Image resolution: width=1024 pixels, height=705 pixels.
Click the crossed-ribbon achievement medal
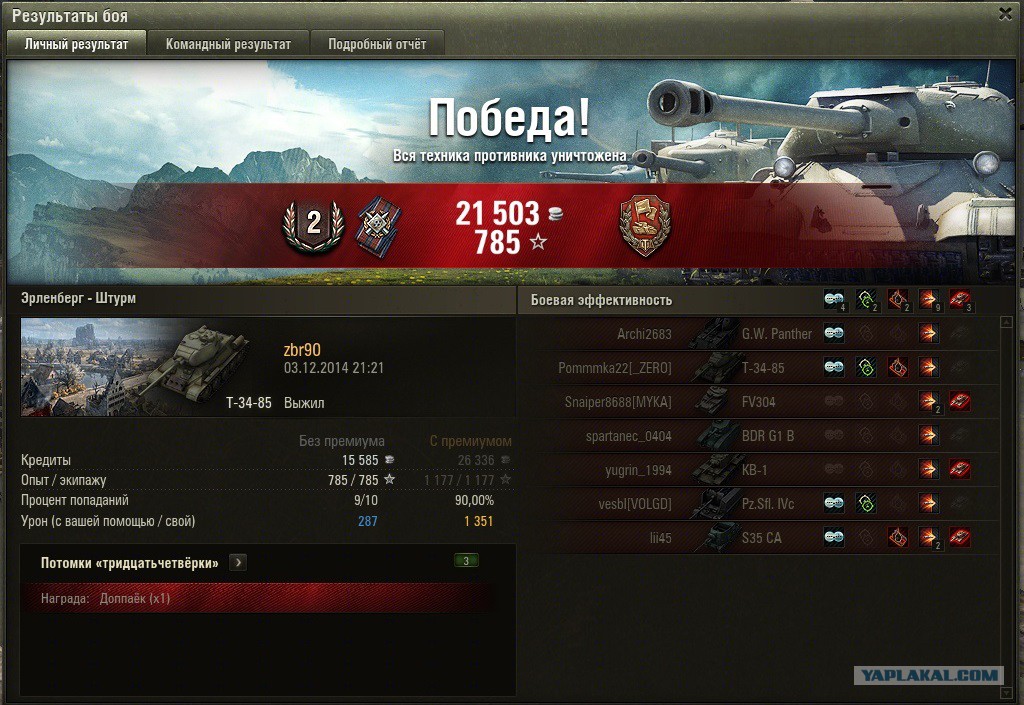pos(378,224)
